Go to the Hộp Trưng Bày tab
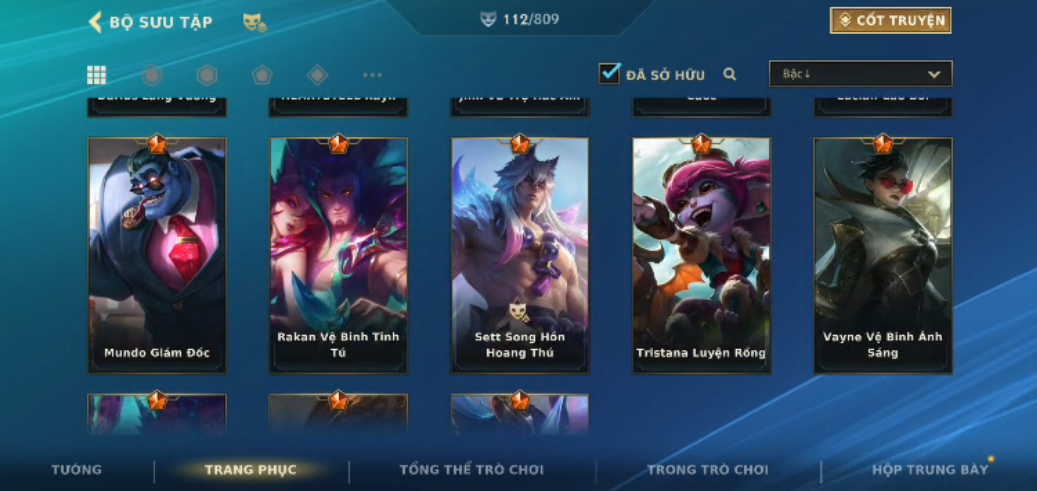 [930, 470]
